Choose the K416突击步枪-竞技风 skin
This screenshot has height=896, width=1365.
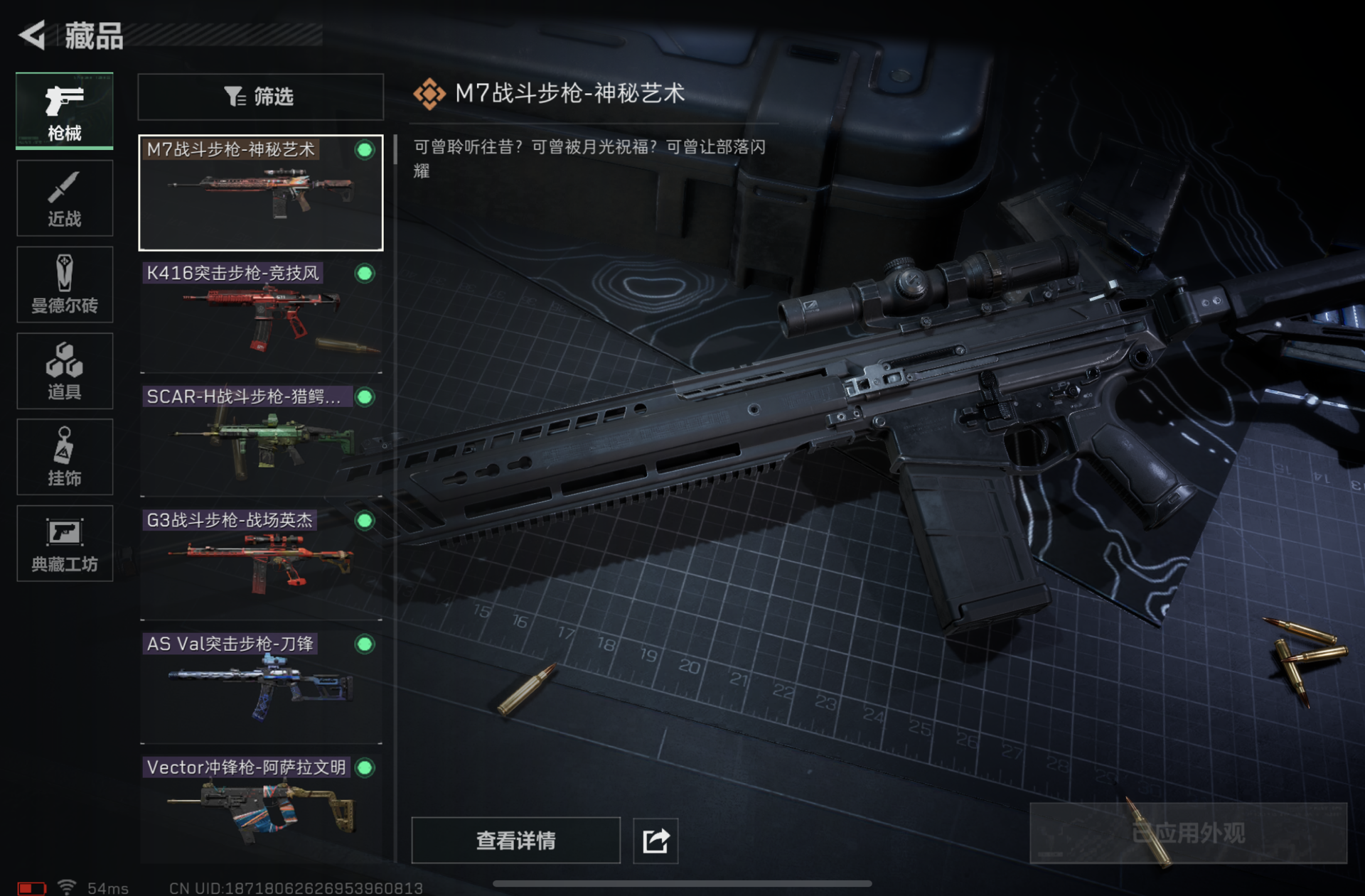point(260,316)
